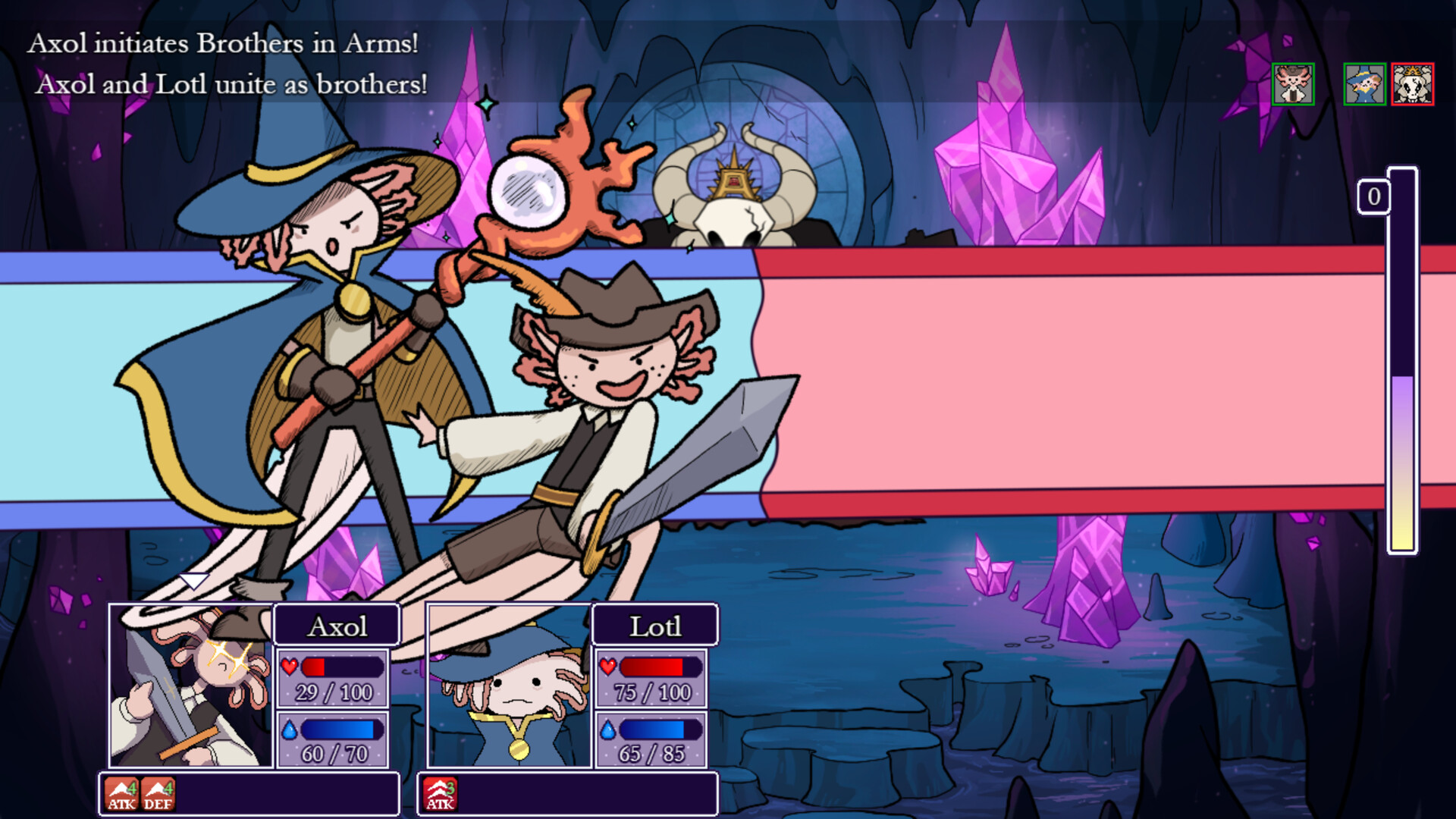Click the heart icon on Lotl's status panel

pyautogui.click(x=607, y=668)
